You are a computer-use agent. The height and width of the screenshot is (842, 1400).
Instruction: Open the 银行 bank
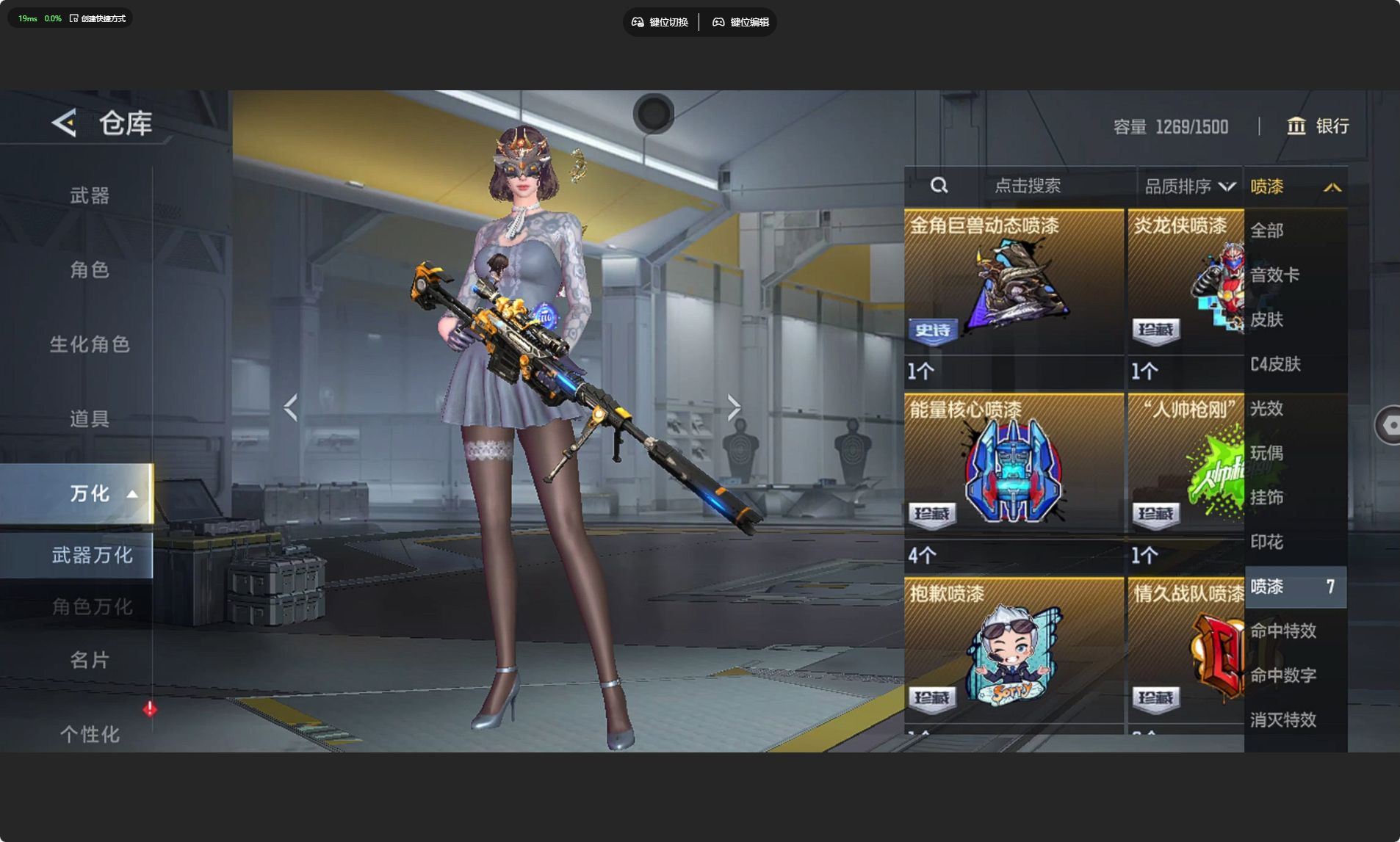(1318, 126)
